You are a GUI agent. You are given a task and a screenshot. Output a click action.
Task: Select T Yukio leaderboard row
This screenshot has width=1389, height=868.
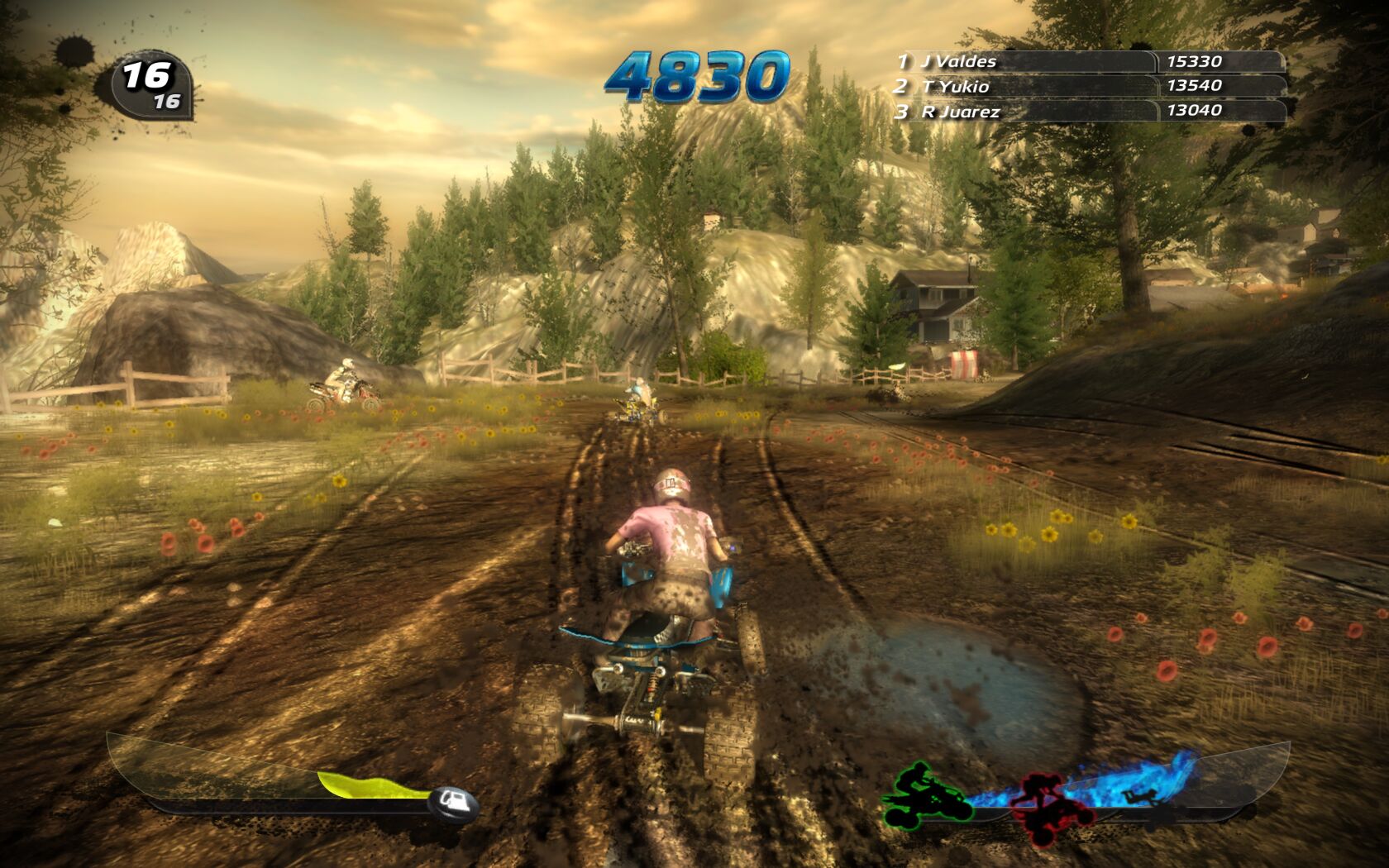[x=1090, y=86]
